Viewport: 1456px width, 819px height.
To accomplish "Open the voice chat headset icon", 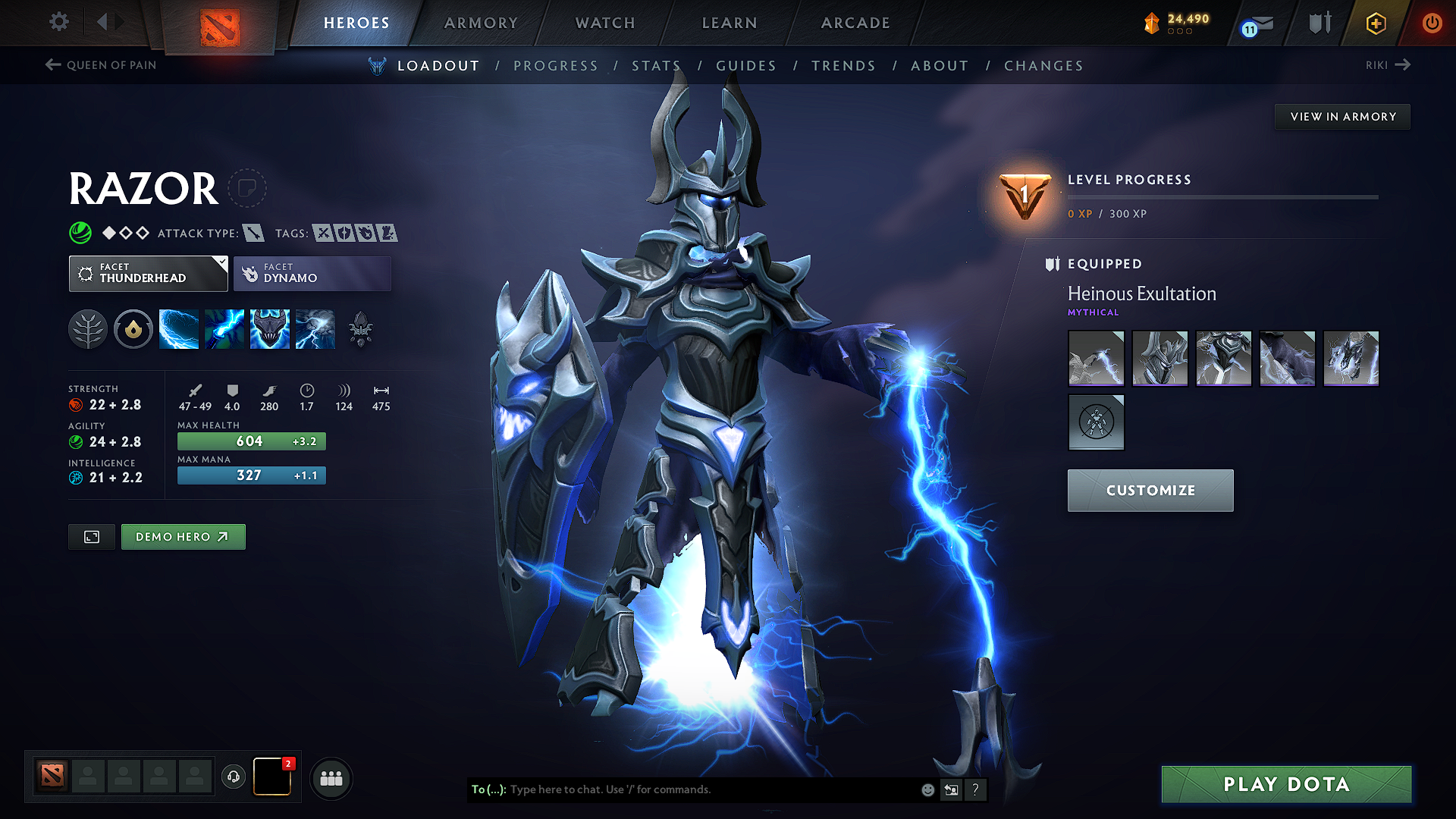I will point(234,777).
